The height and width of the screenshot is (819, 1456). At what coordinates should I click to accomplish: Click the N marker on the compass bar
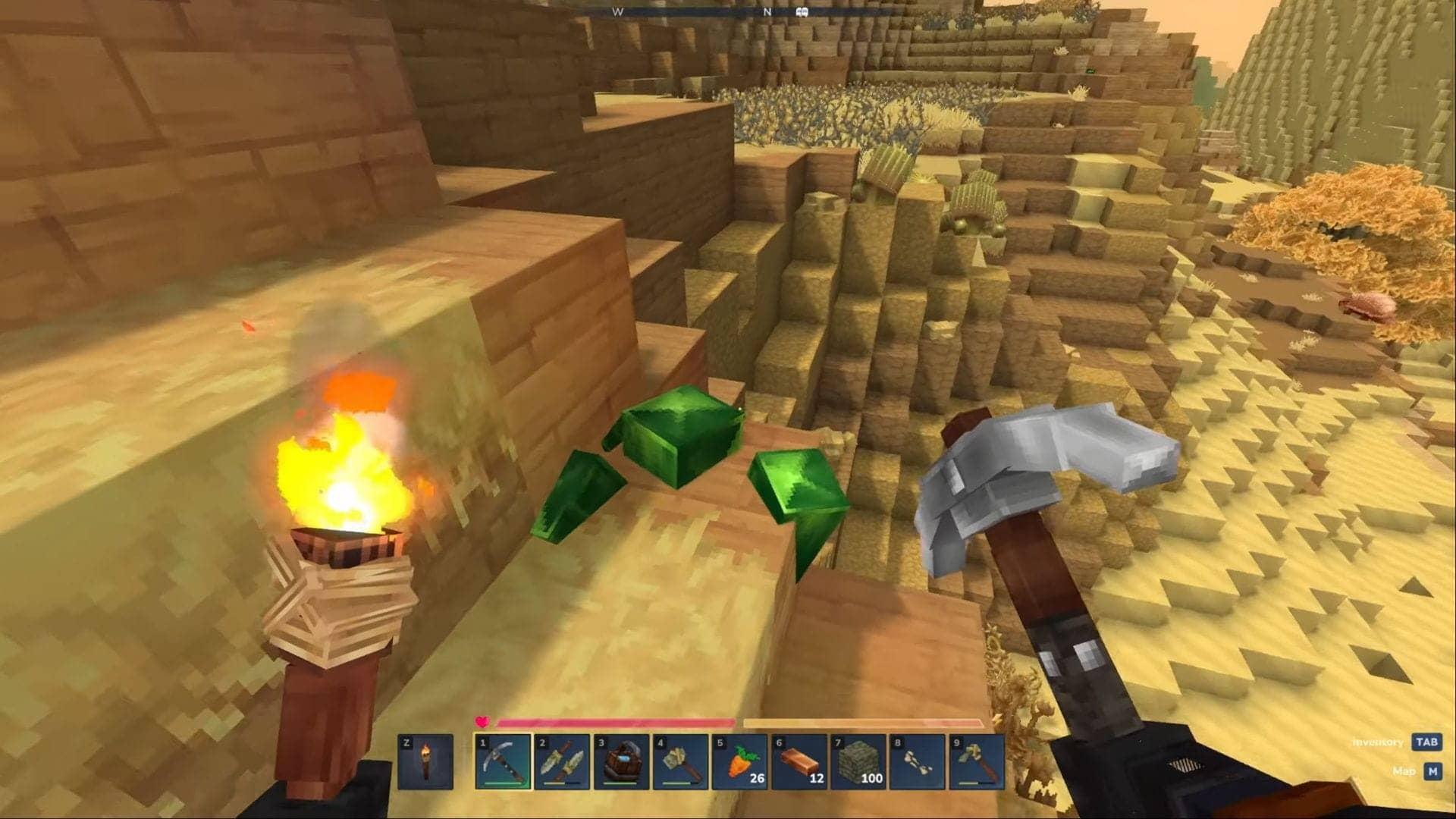[767, 11]
